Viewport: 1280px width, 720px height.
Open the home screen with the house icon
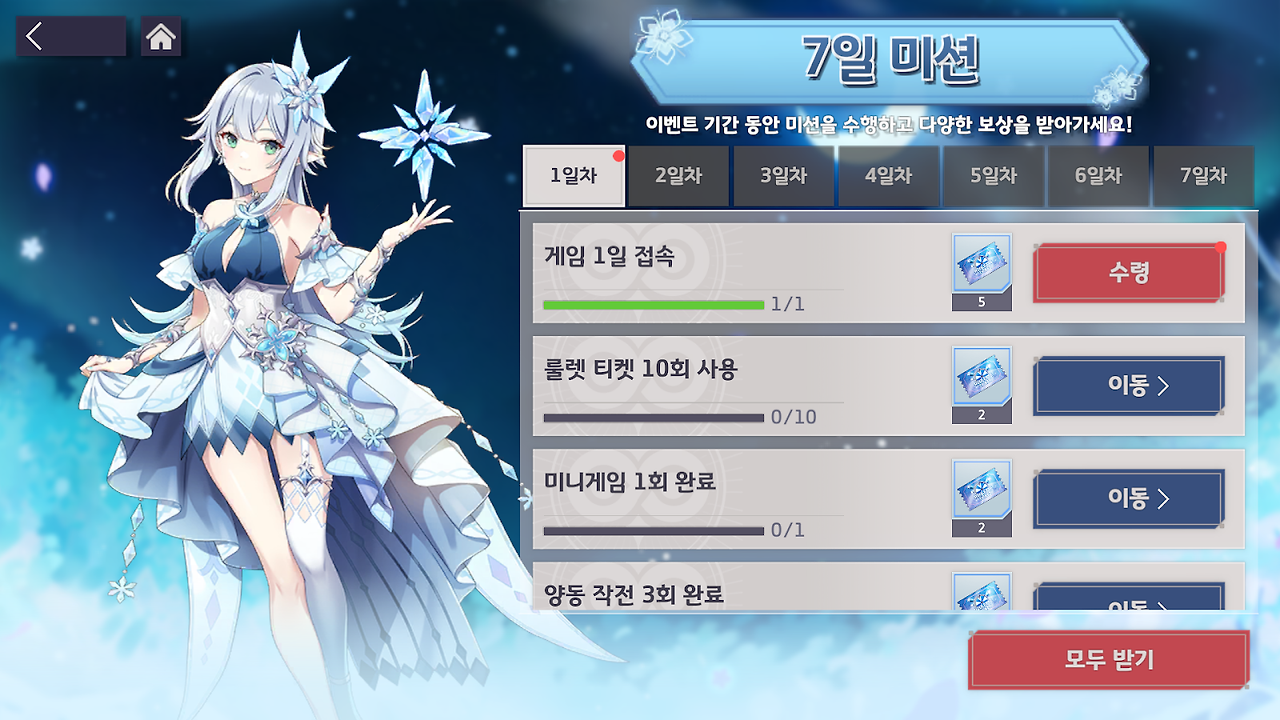(x=160, y=36)
